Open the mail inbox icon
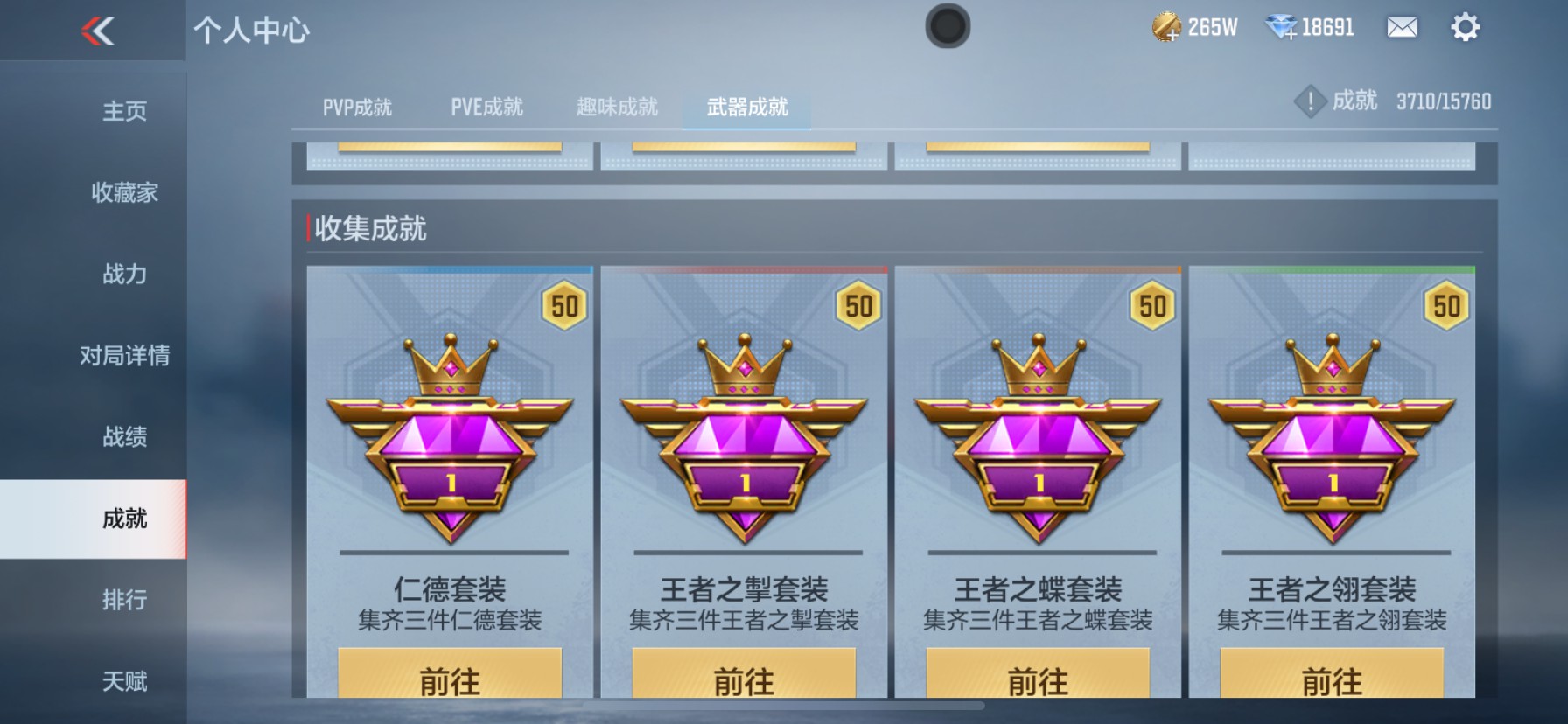Image resolution: width=1568 pixels, height=724 pixels. point(1402,27)
